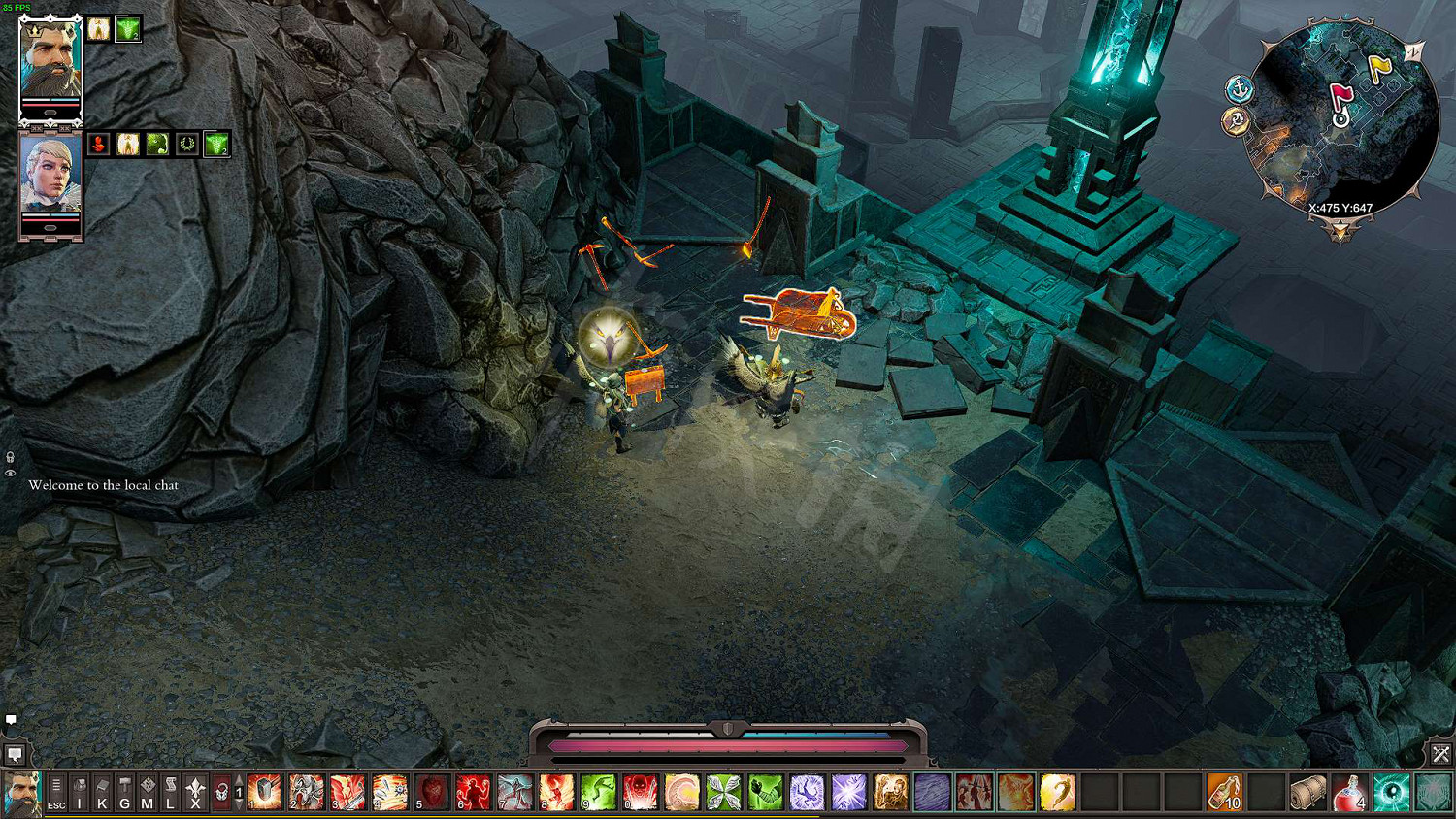Select the bedroll item on the hotbar
1456x819 pixels.
tap(1307, 792)
